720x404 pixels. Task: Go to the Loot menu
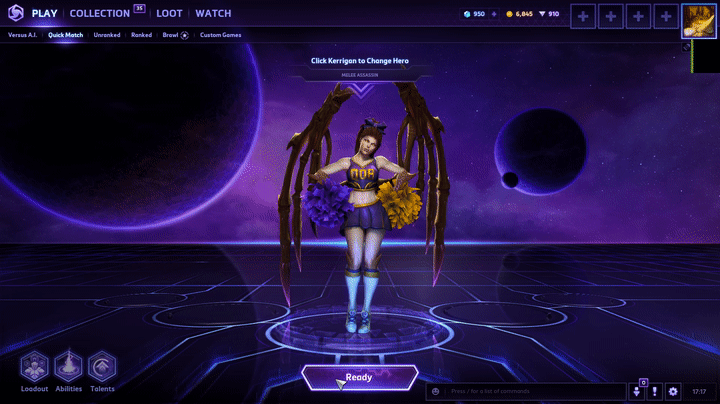[169, 14]
